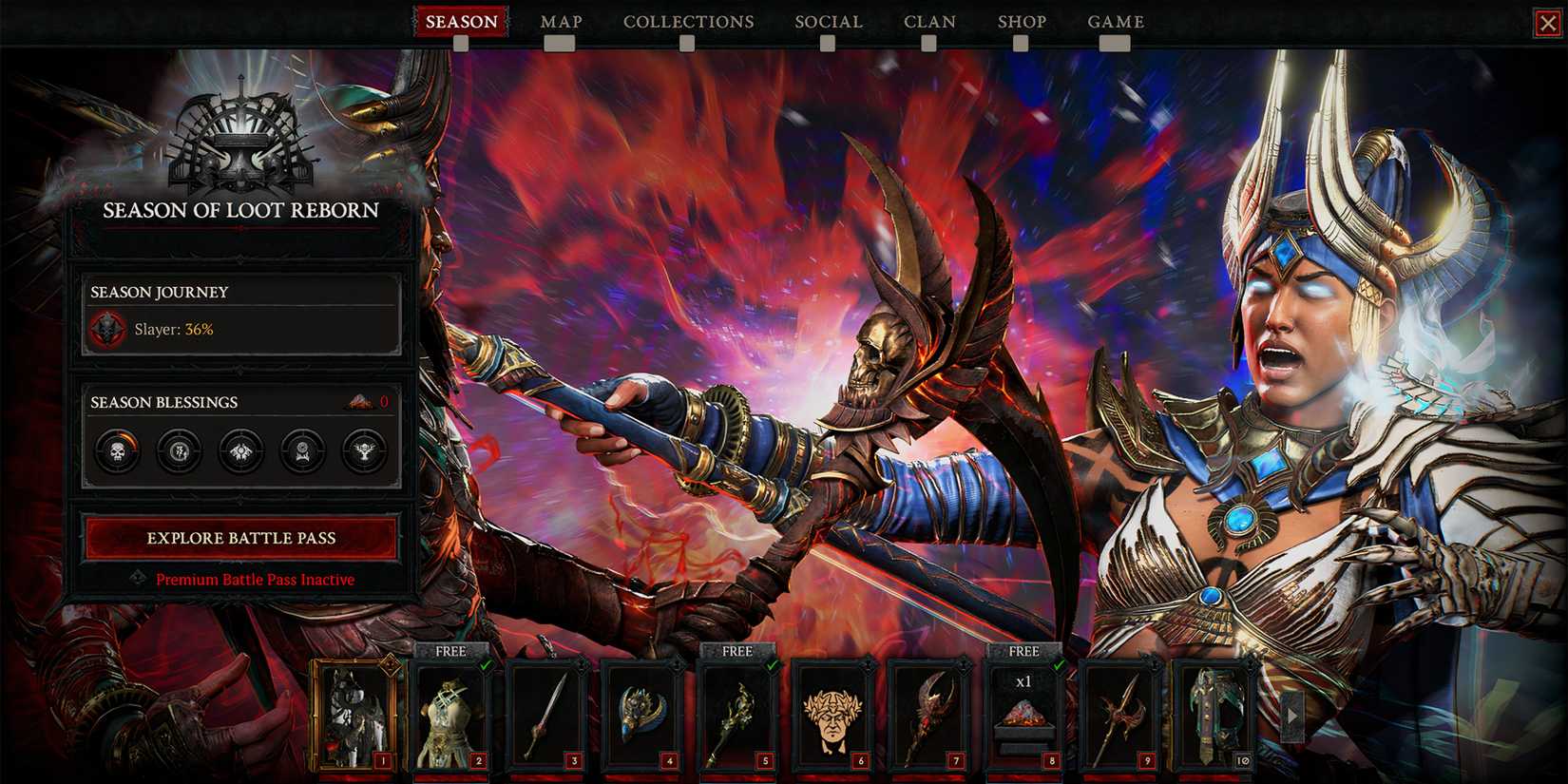
Task: Click the Explore Battle Pass button
Action: point(240,538)
